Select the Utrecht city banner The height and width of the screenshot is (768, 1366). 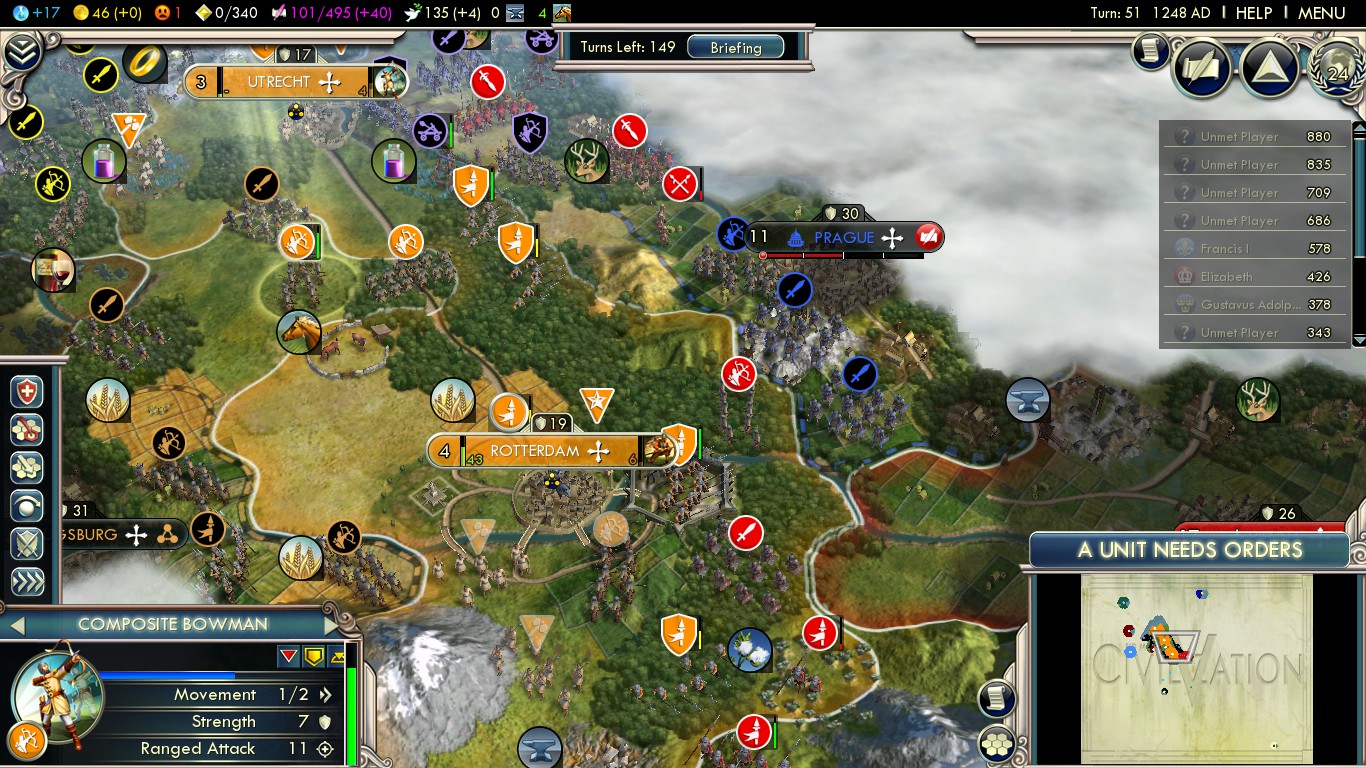(279, 82)
